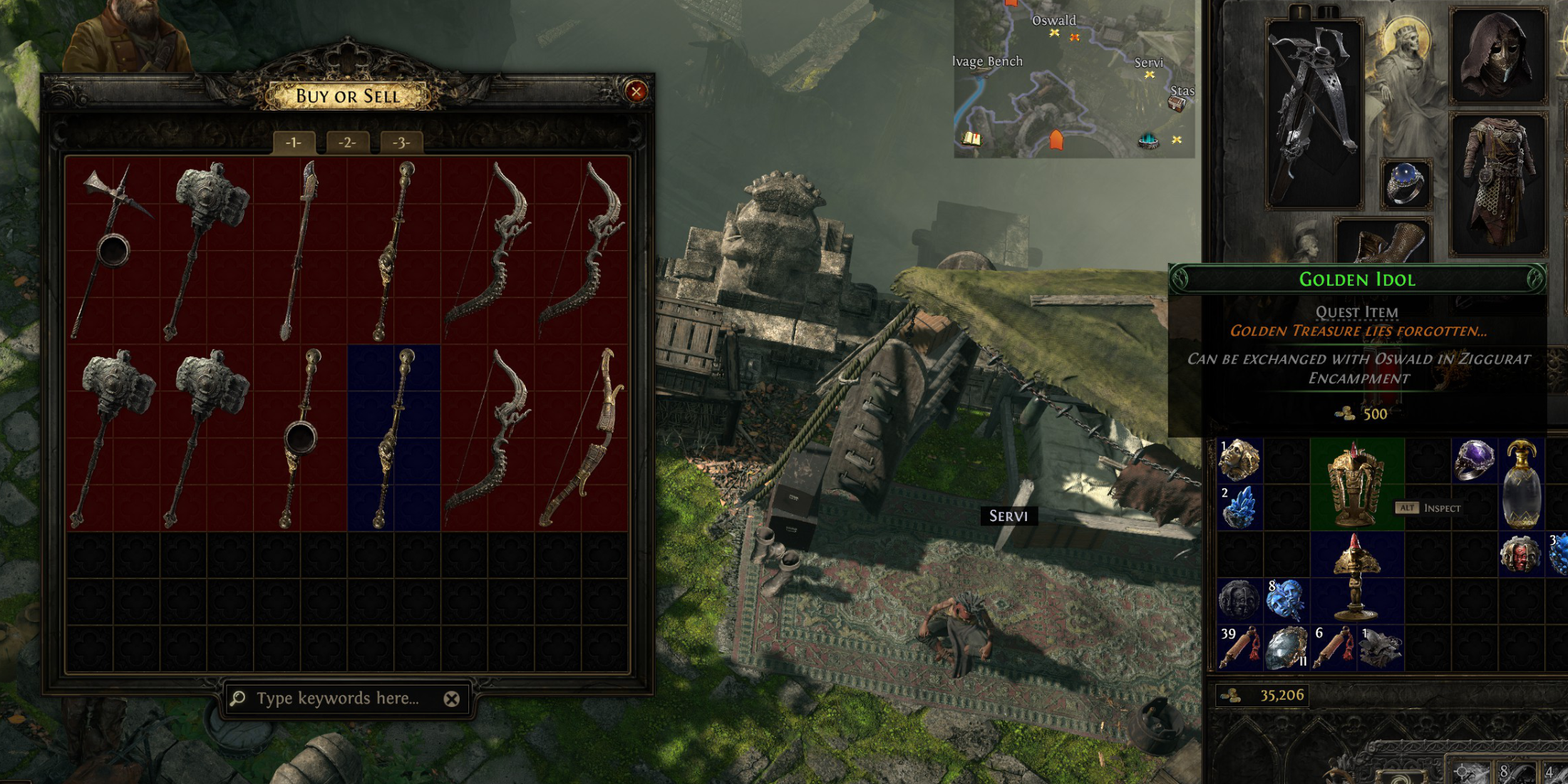The height and width of the screenshot is (784, 1568).
Task: Select the red-faced mask item
Action: point(1521,554)
